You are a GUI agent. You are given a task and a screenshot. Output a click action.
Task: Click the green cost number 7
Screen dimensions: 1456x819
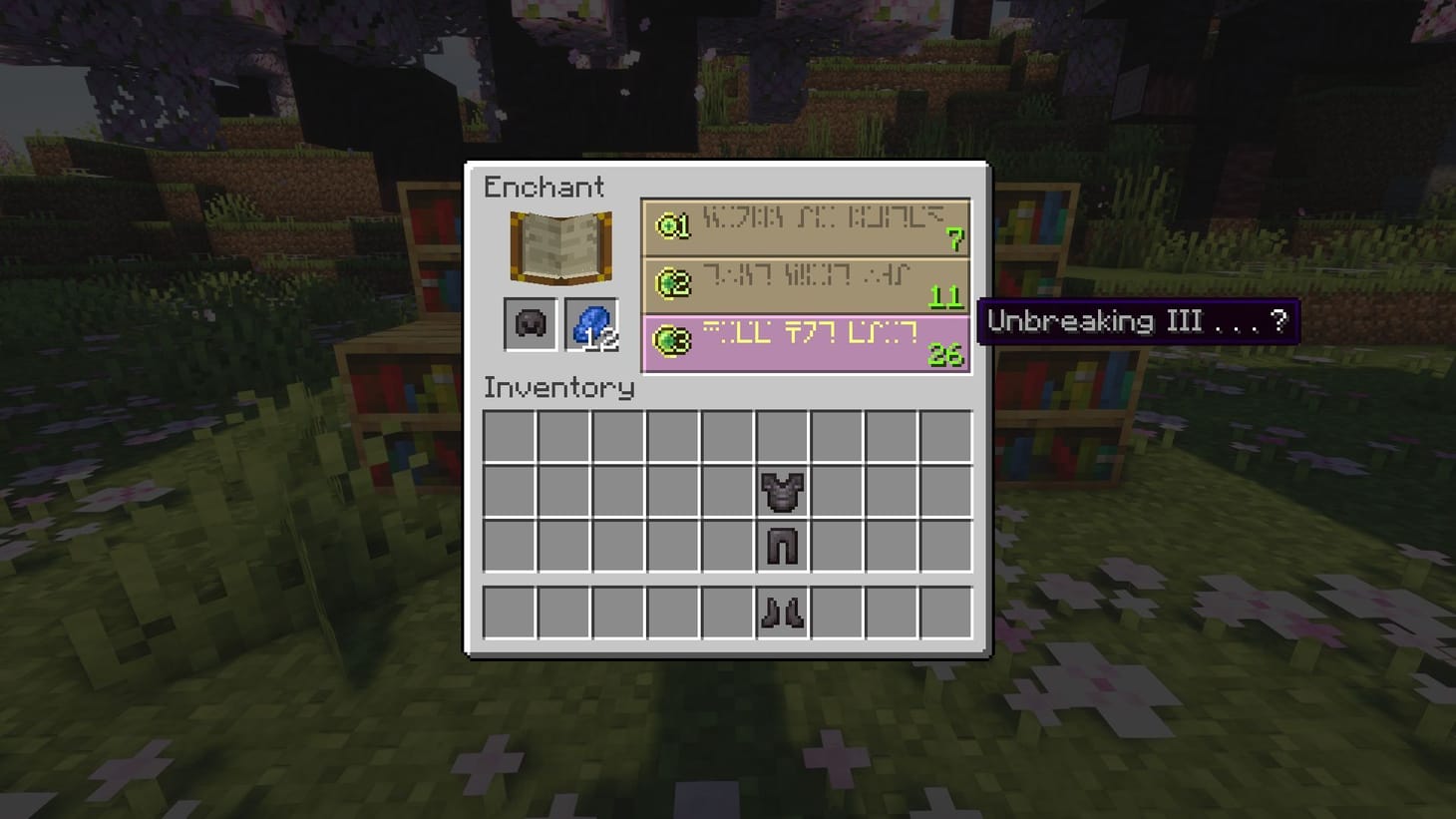(957, 240)
